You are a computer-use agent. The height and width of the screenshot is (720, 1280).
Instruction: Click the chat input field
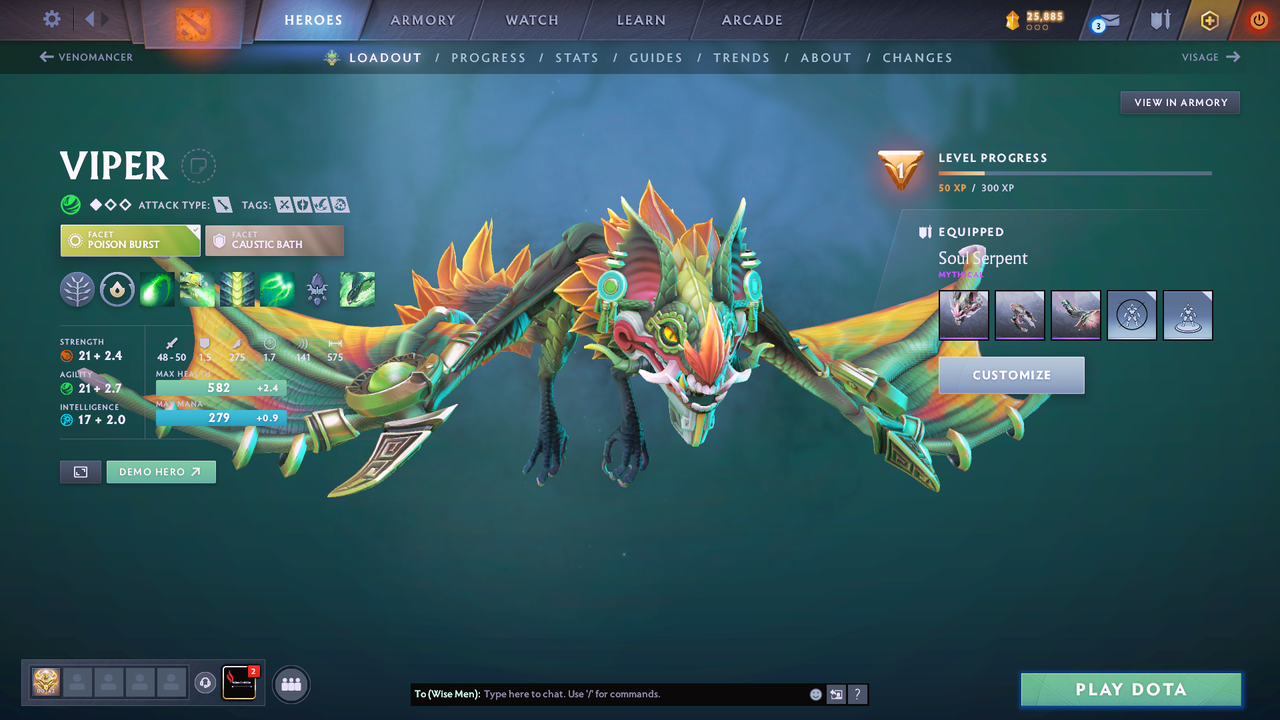[640, 694]
